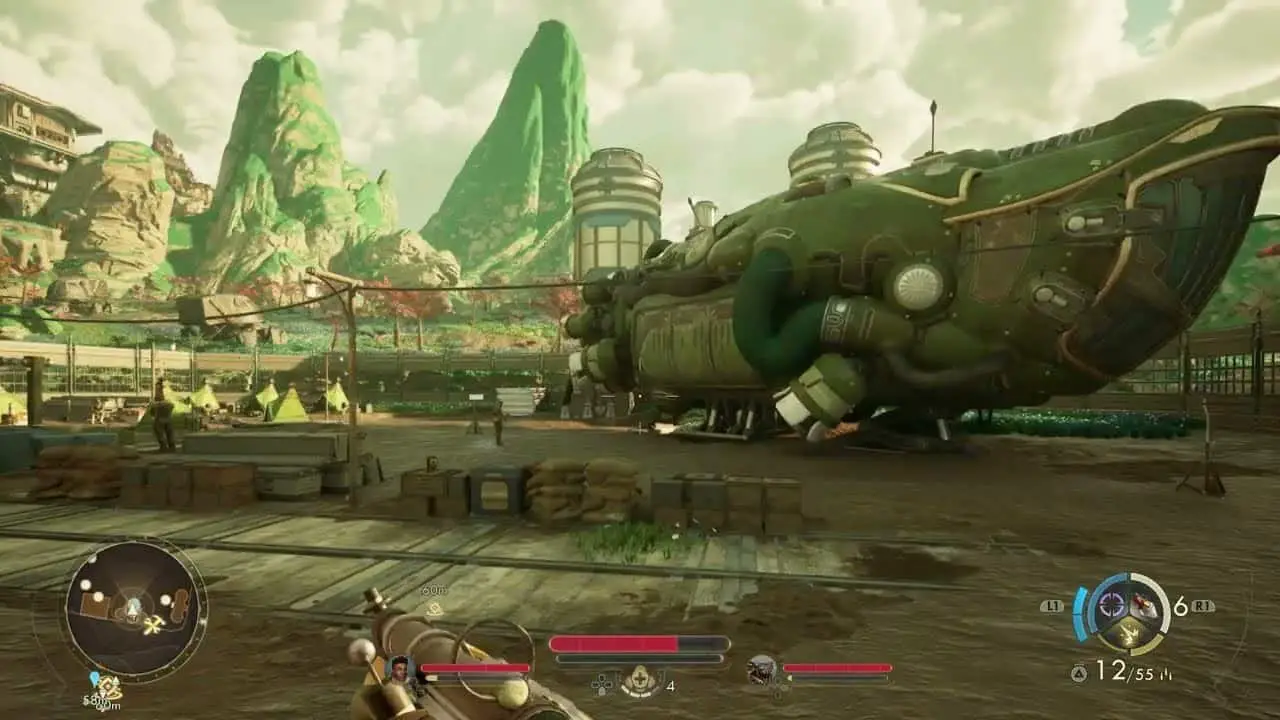Viewport: 1280px width, 720px height.
Task: Click the quest tracker icon below the minimap
Action: coord(106,687)
